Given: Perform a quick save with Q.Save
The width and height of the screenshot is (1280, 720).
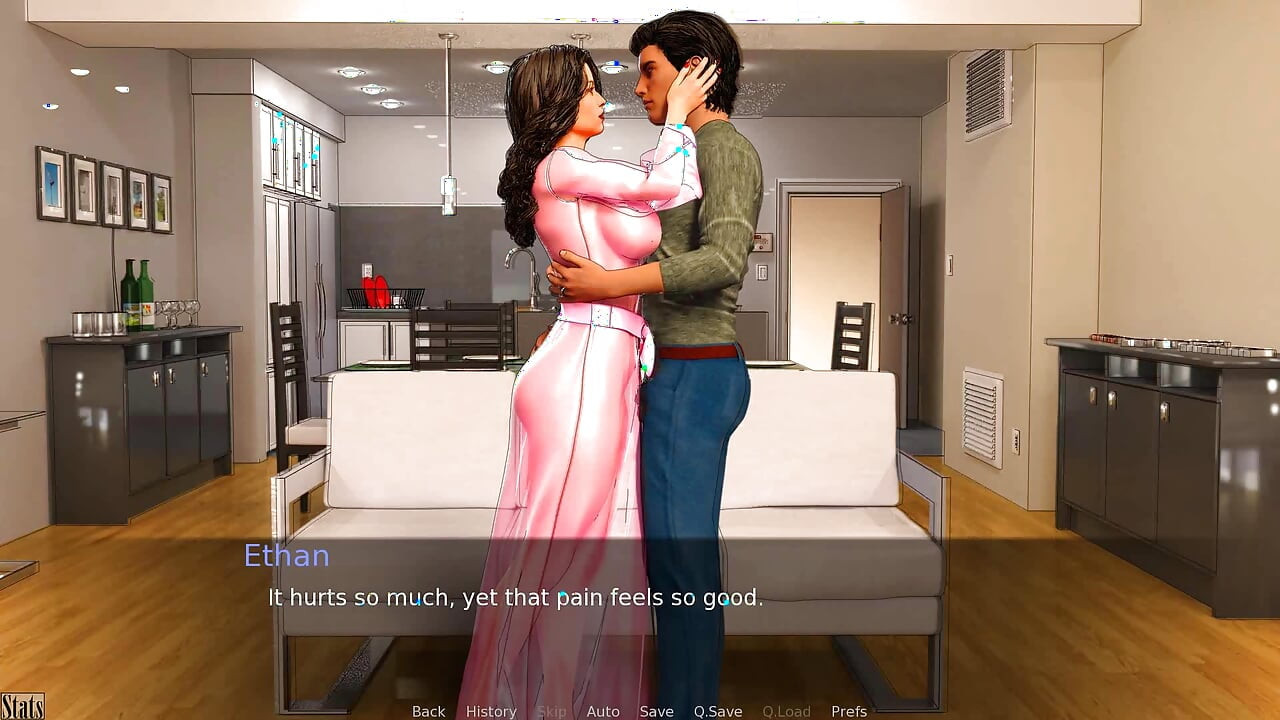Looking at the screenshot, I should pos(718,711).
